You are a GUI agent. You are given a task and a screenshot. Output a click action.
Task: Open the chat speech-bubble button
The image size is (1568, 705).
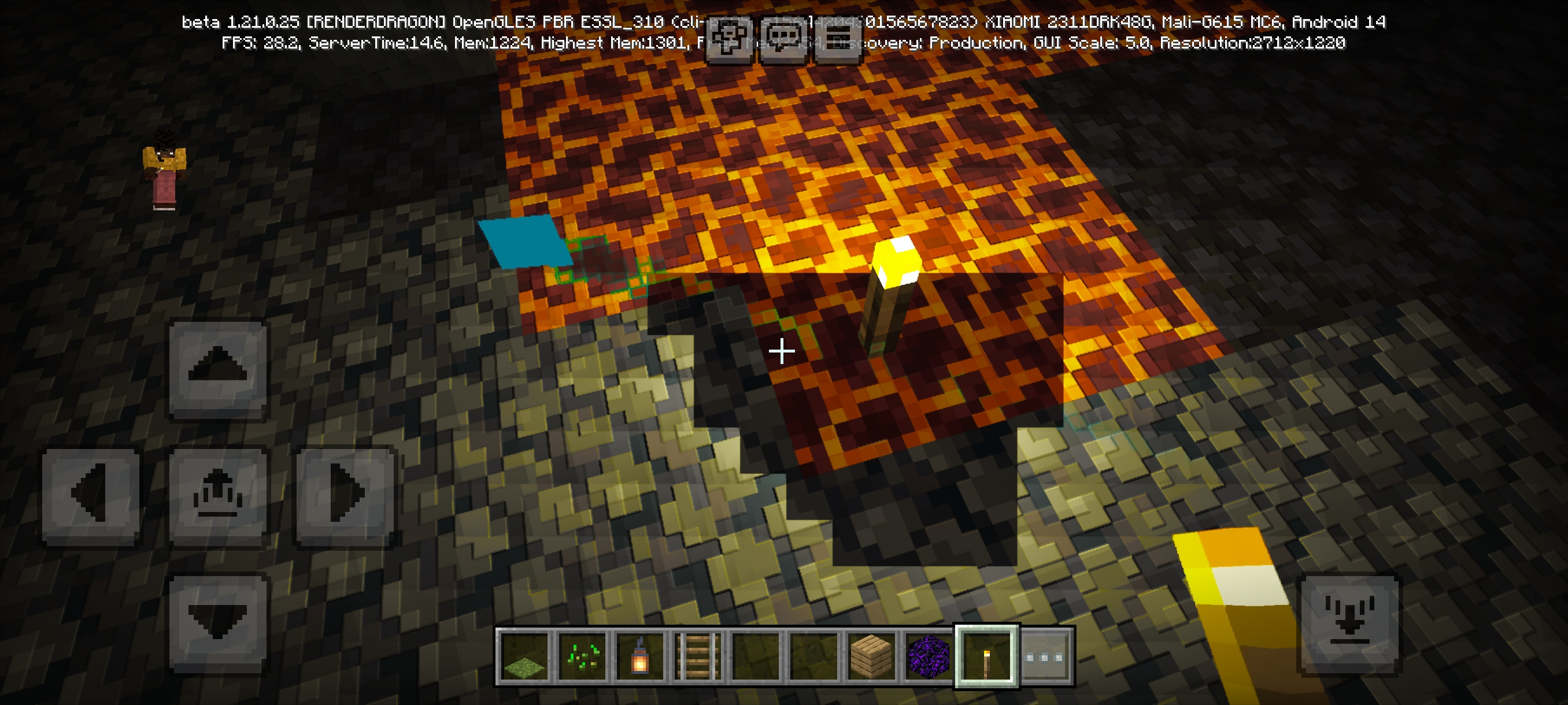(783, 38)
